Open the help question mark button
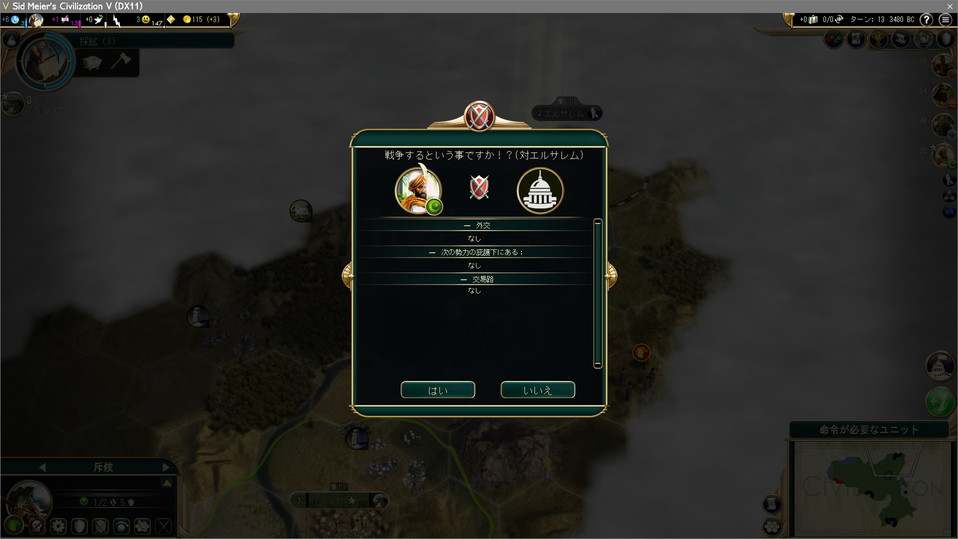Image resolution: width=958 pixels, height=539 pixels. pos(926,20)
